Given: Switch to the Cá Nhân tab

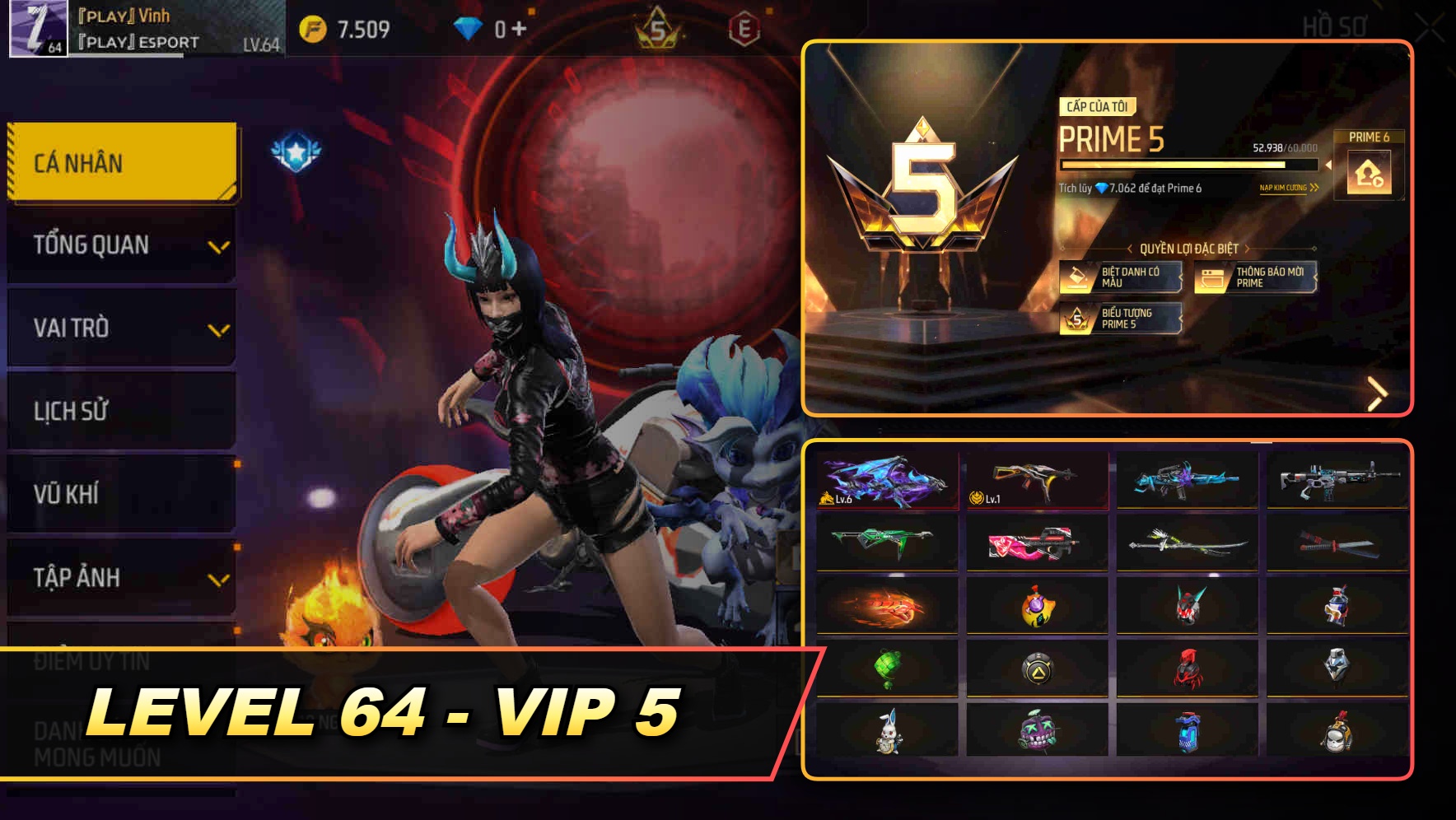Looking at the screenshot, I should click(x=121, y=162).
